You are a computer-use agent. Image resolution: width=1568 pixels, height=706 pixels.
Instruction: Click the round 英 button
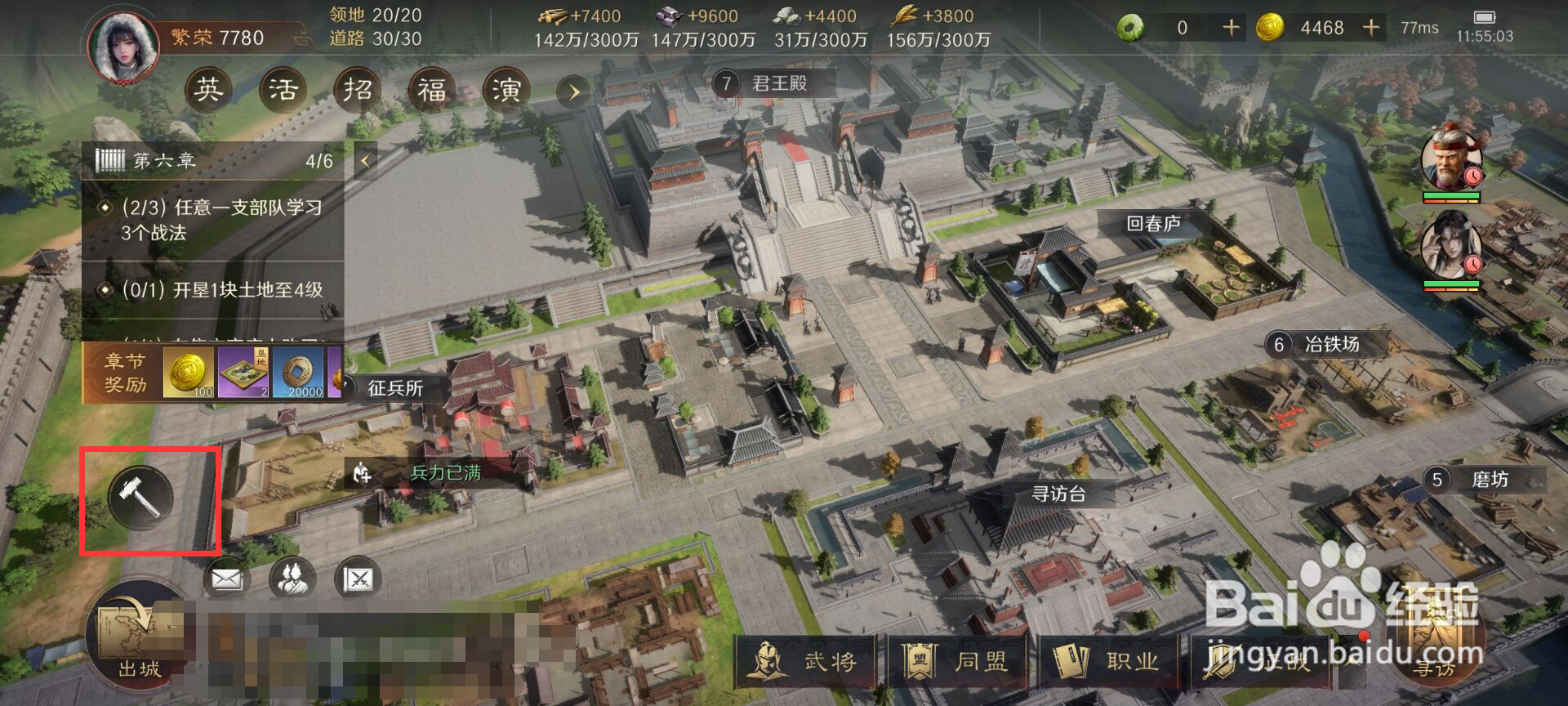(x=208, y=89)
